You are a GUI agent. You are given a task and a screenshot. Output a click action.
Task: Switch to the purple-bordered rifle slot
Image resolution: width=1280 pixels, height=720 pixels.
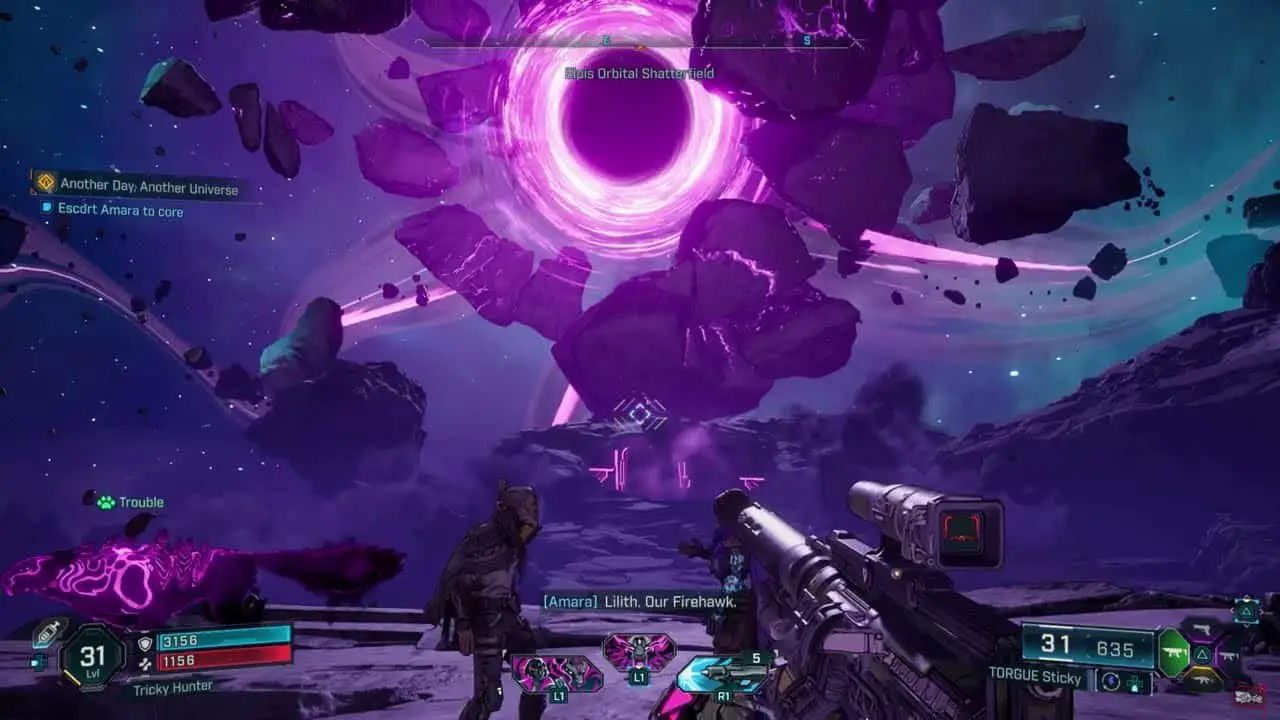[x=1230, y=655]
